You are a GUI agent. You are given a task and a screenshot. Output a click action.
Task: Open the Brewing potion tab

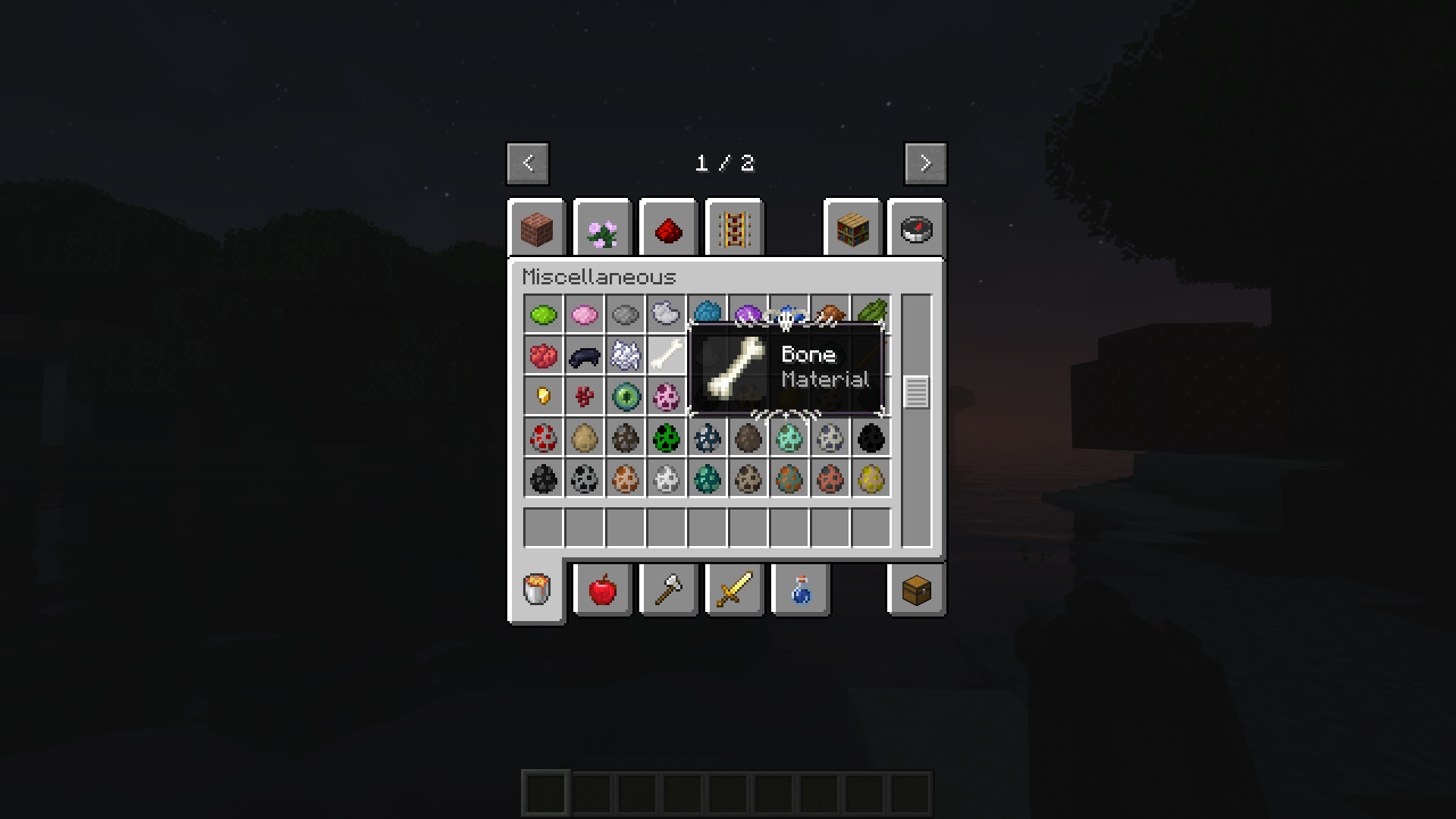point(801,589)
